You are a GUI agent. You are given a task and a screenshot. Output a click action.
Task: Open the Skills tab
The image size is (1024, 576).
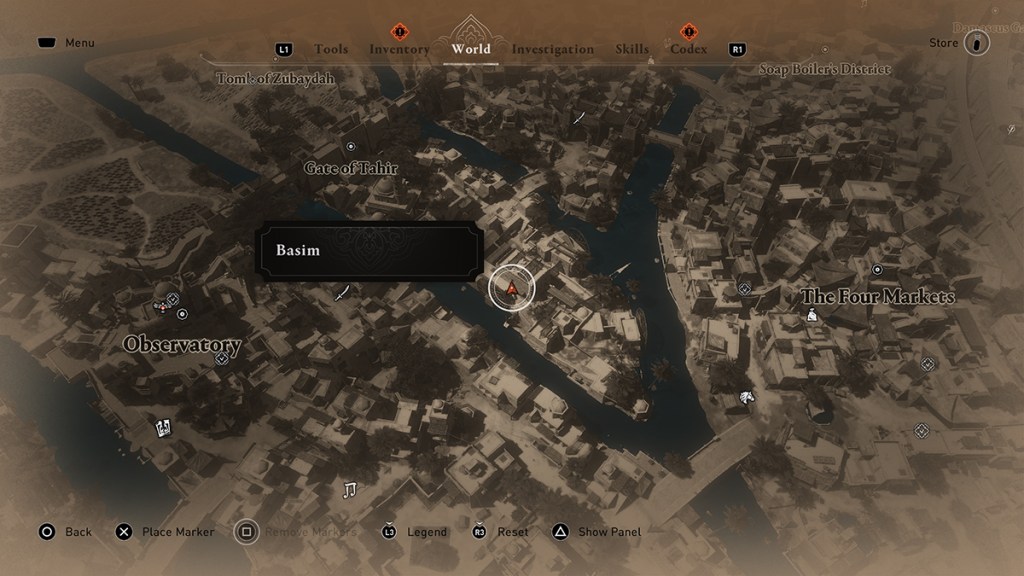pyautogui.click(x=632, y=49)
